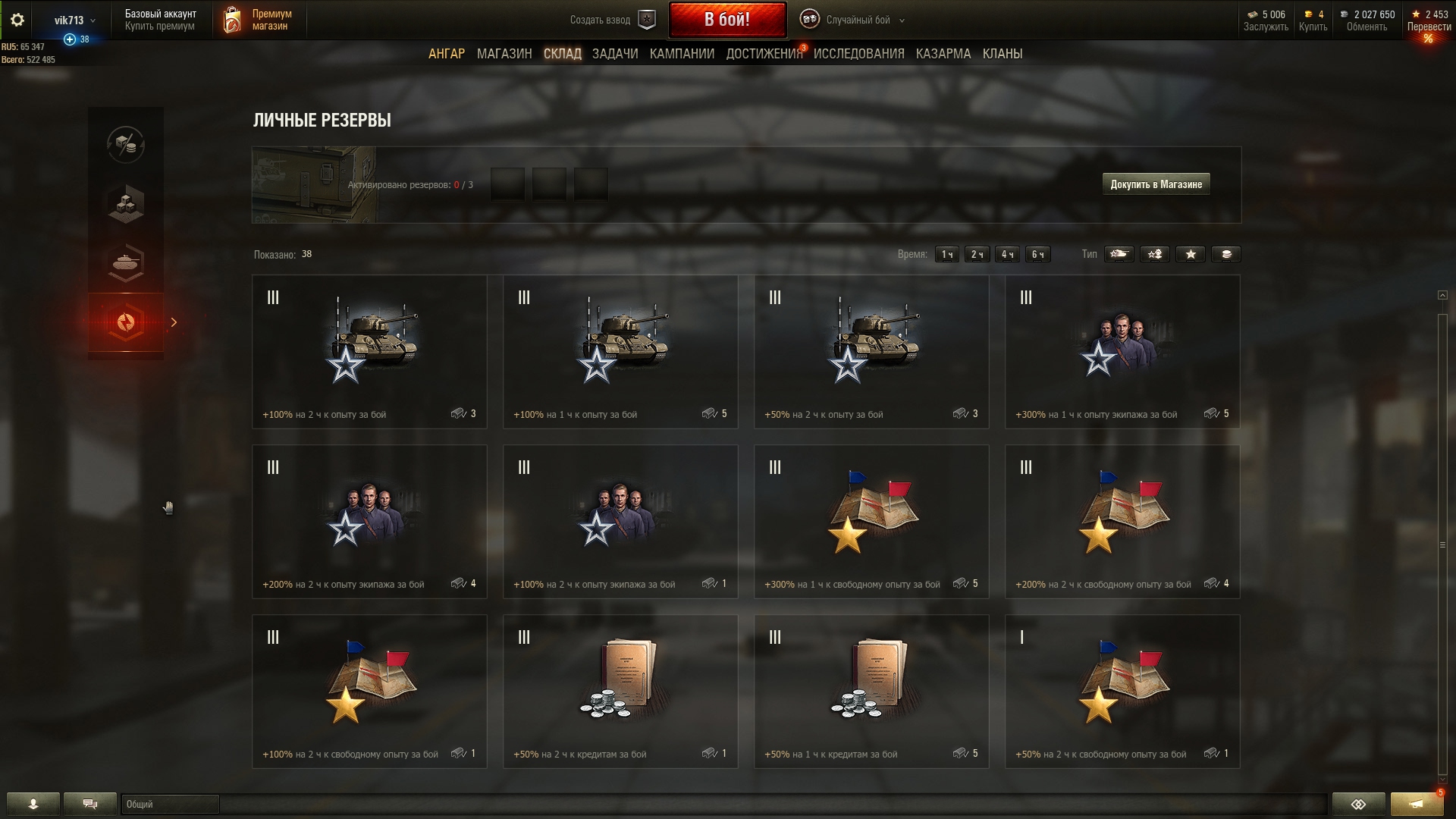Viewport: 1456px width, 819px height.
Task: Click Создать взвод to form a platoon
Action: tap(611, 20)
